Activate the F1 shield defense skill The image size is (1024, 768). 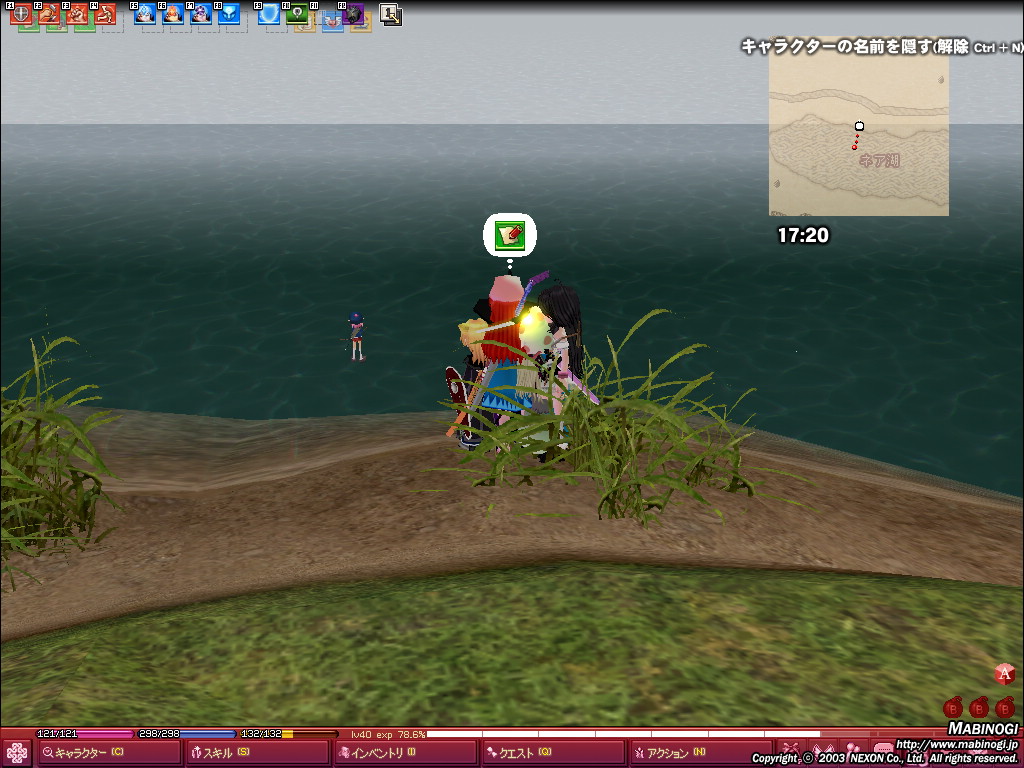click(x=21, y=14)
